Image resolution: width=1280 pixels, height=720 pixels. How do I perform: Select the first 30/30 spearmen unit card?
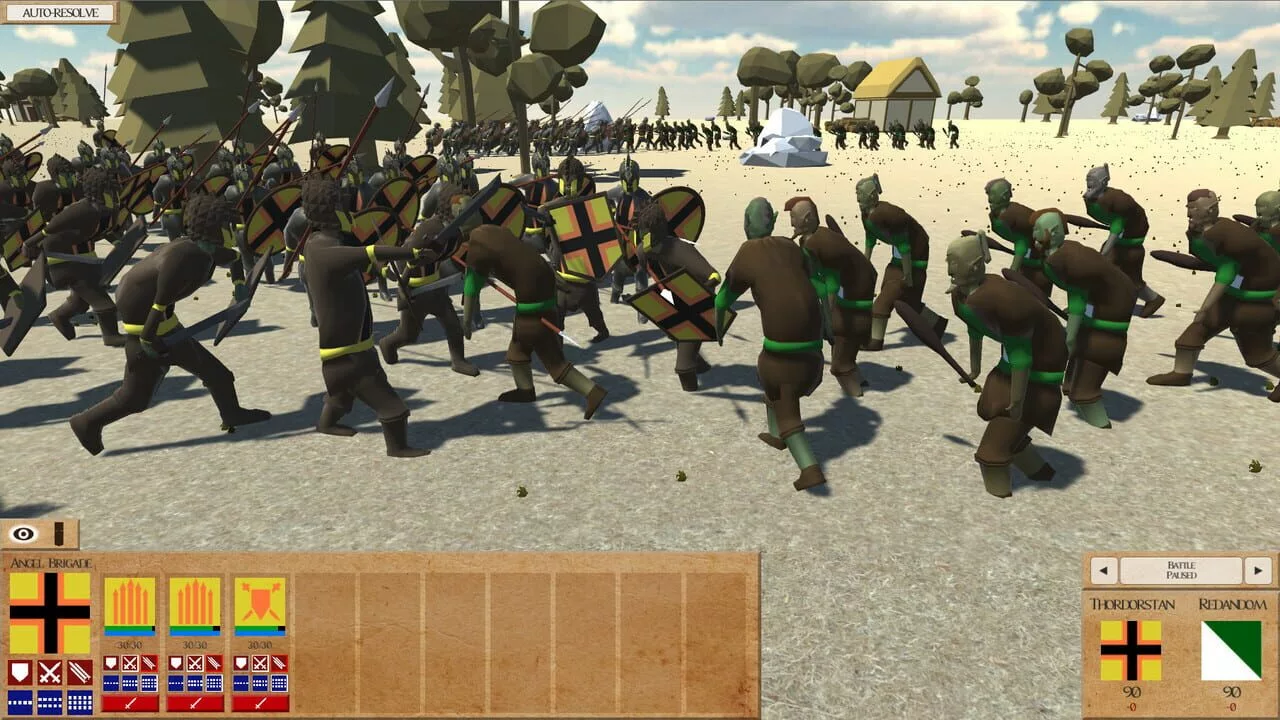pyautogui.click(x=129, y=602)
